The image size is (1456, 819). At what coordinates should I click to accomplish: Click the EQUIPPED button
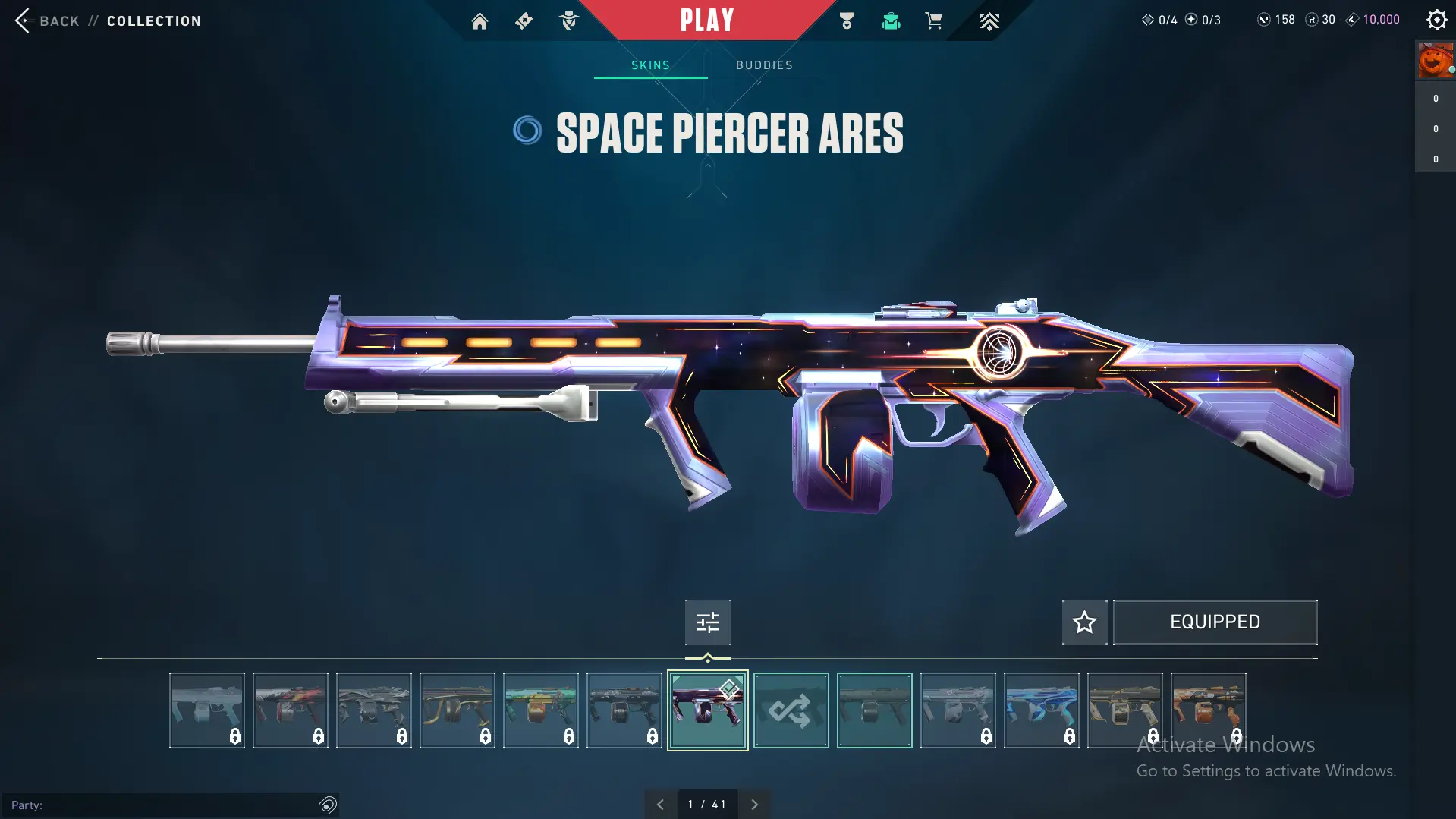point(1215,622)
